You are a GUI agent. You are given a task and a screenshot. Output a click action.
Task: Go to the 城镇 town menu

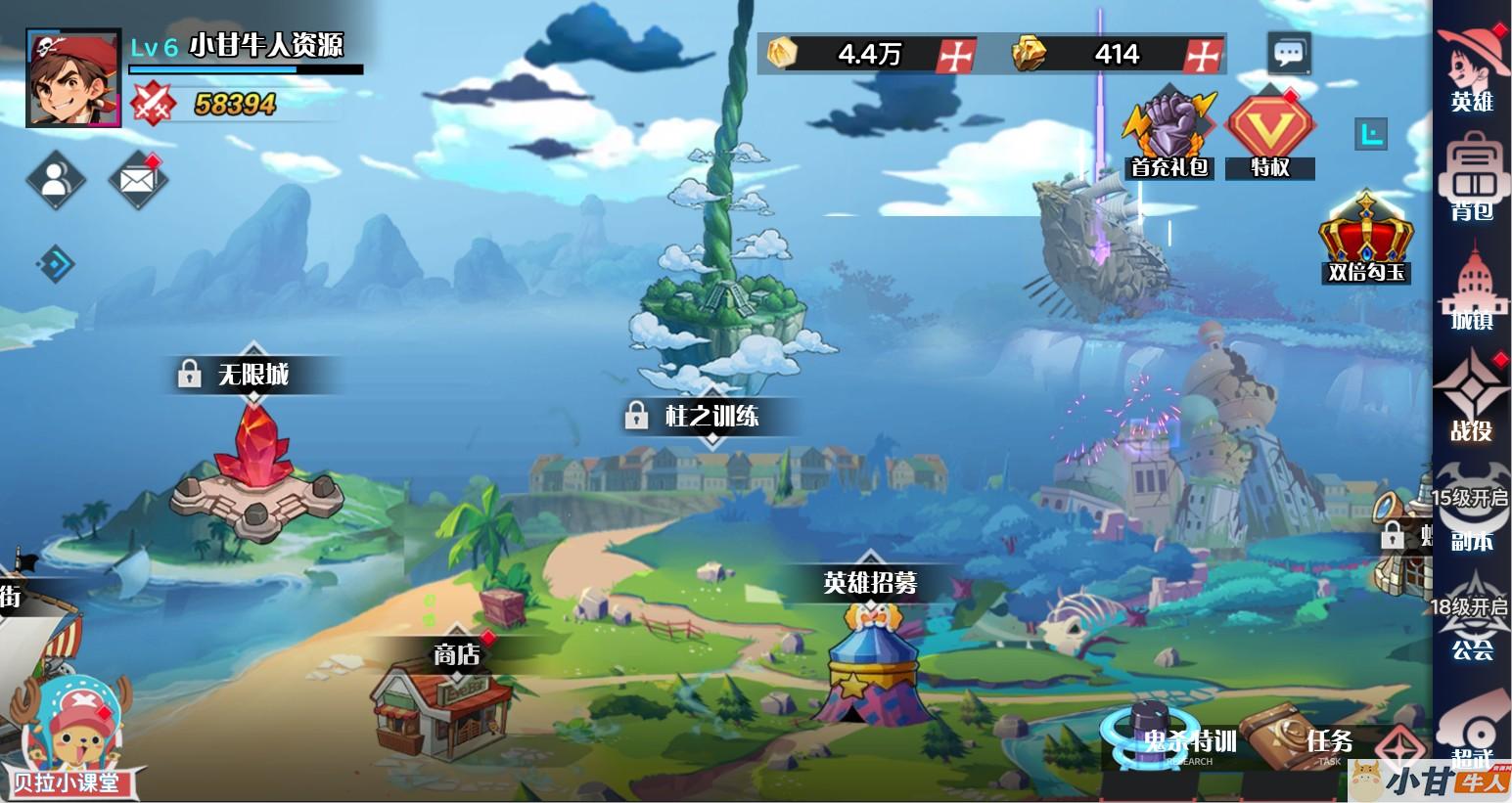tap(1471, 290)
